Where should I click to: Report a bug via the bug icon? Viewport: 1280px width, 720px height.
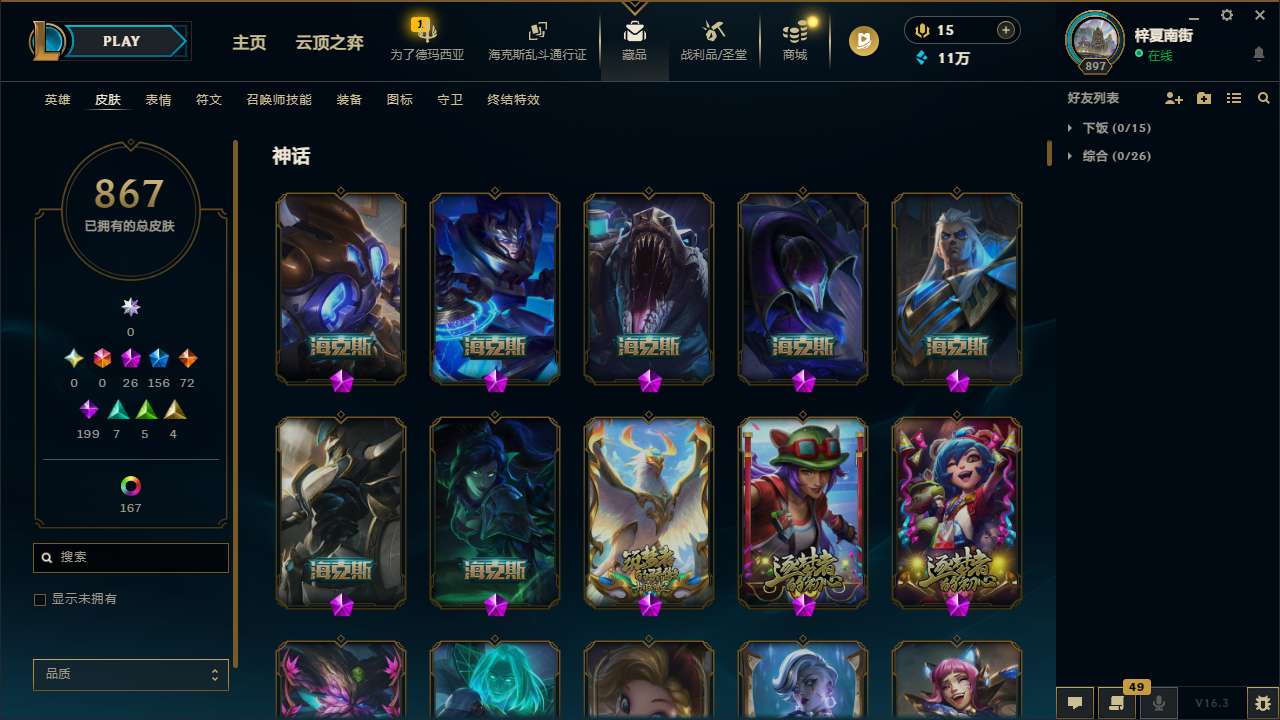coord(1261,703)
